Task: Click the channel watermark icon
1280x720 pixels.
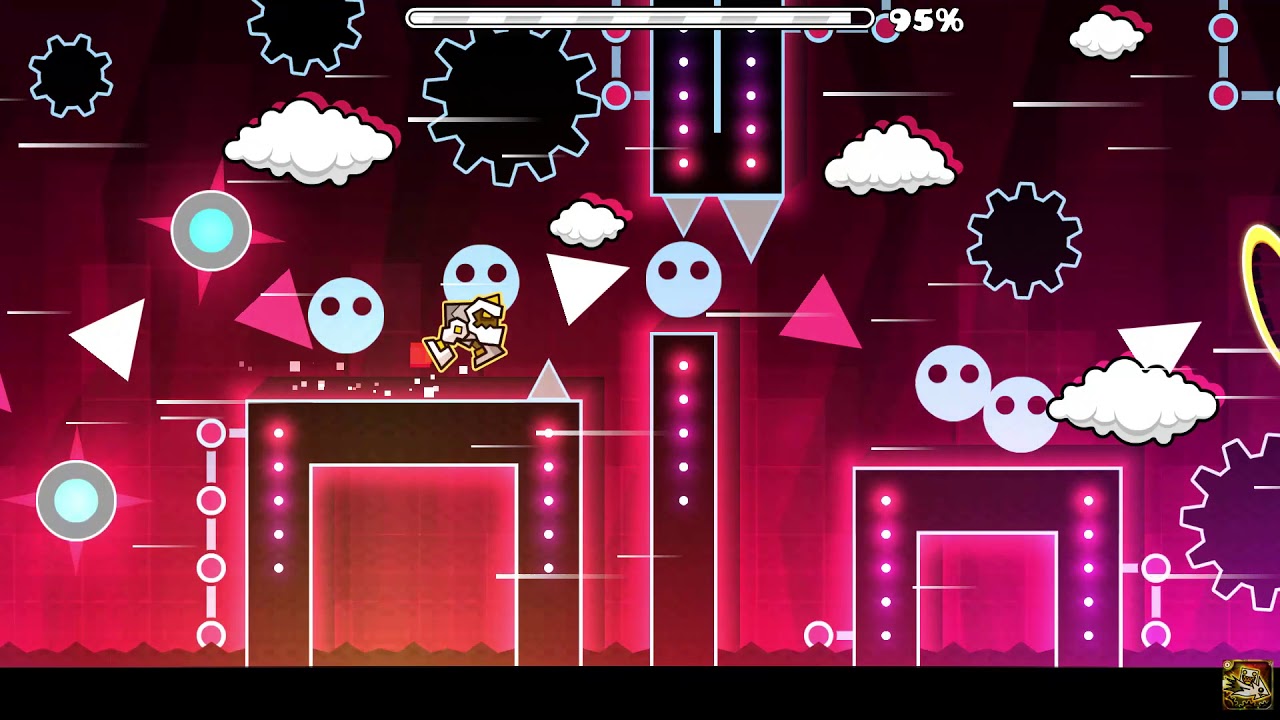Action: click(x=1247, y=685)
